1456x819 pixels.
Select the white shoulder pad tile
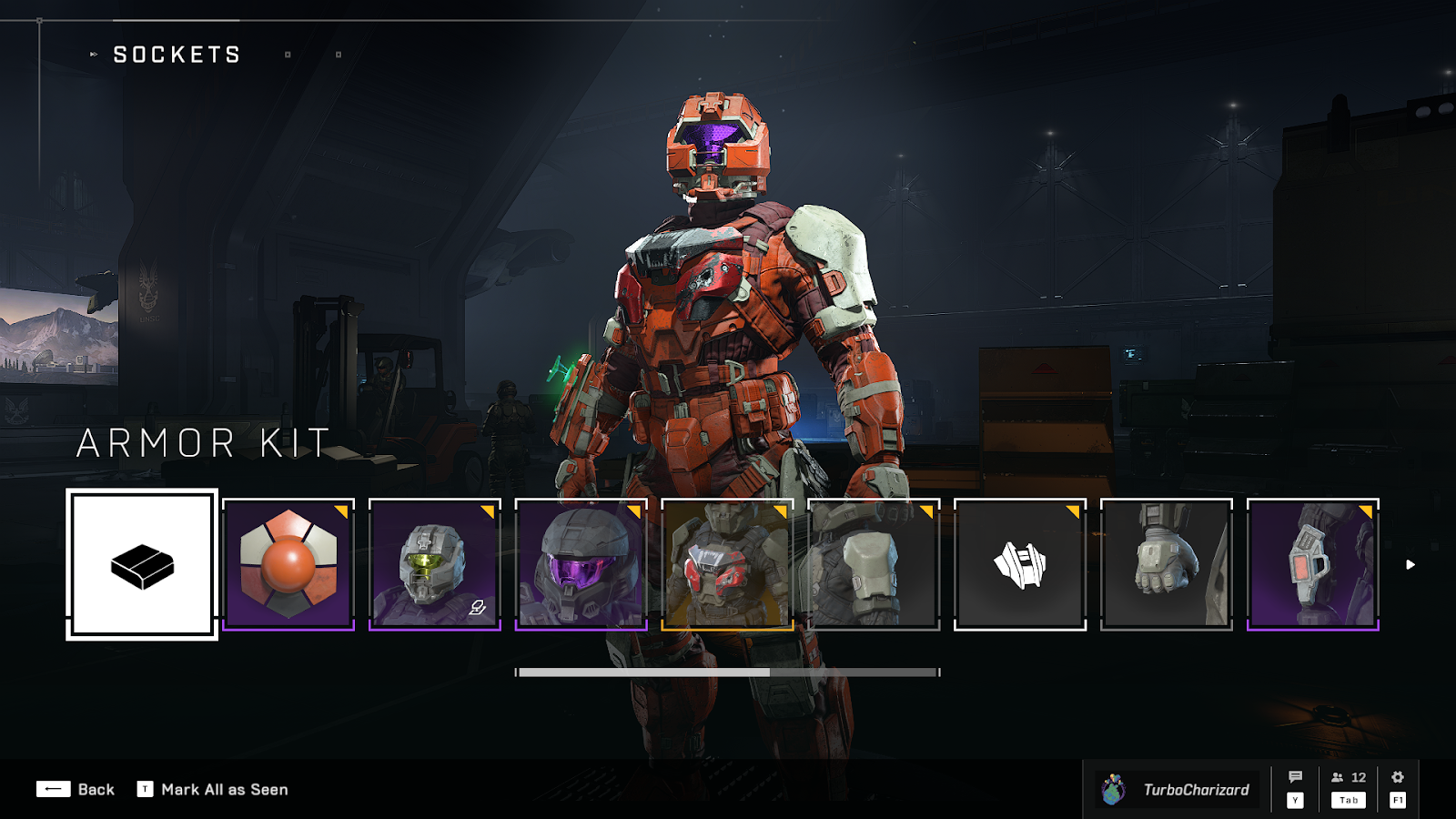coord(874,564)
